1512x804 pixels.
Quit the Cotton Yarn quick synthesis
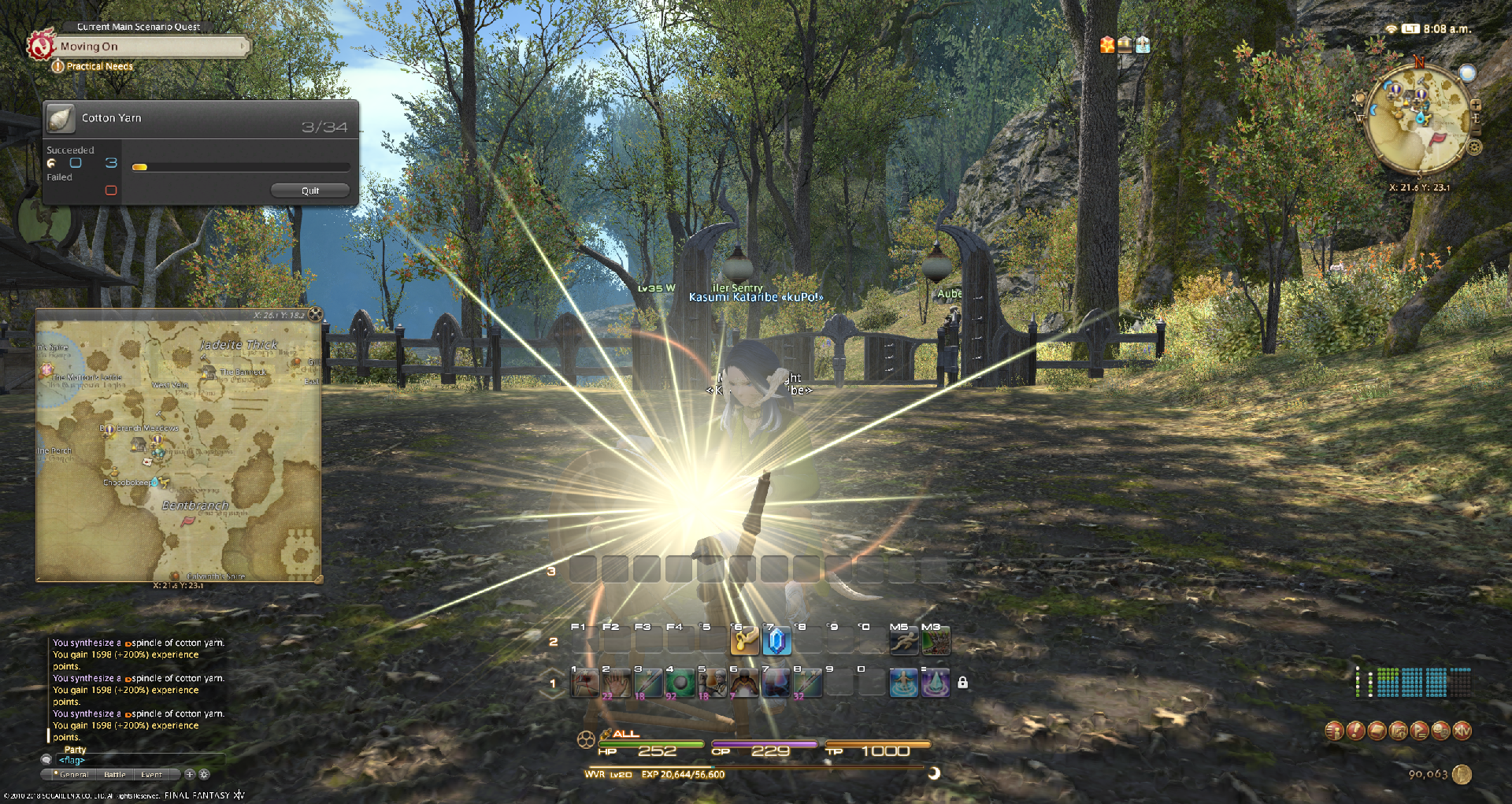[x=309, y=191]
